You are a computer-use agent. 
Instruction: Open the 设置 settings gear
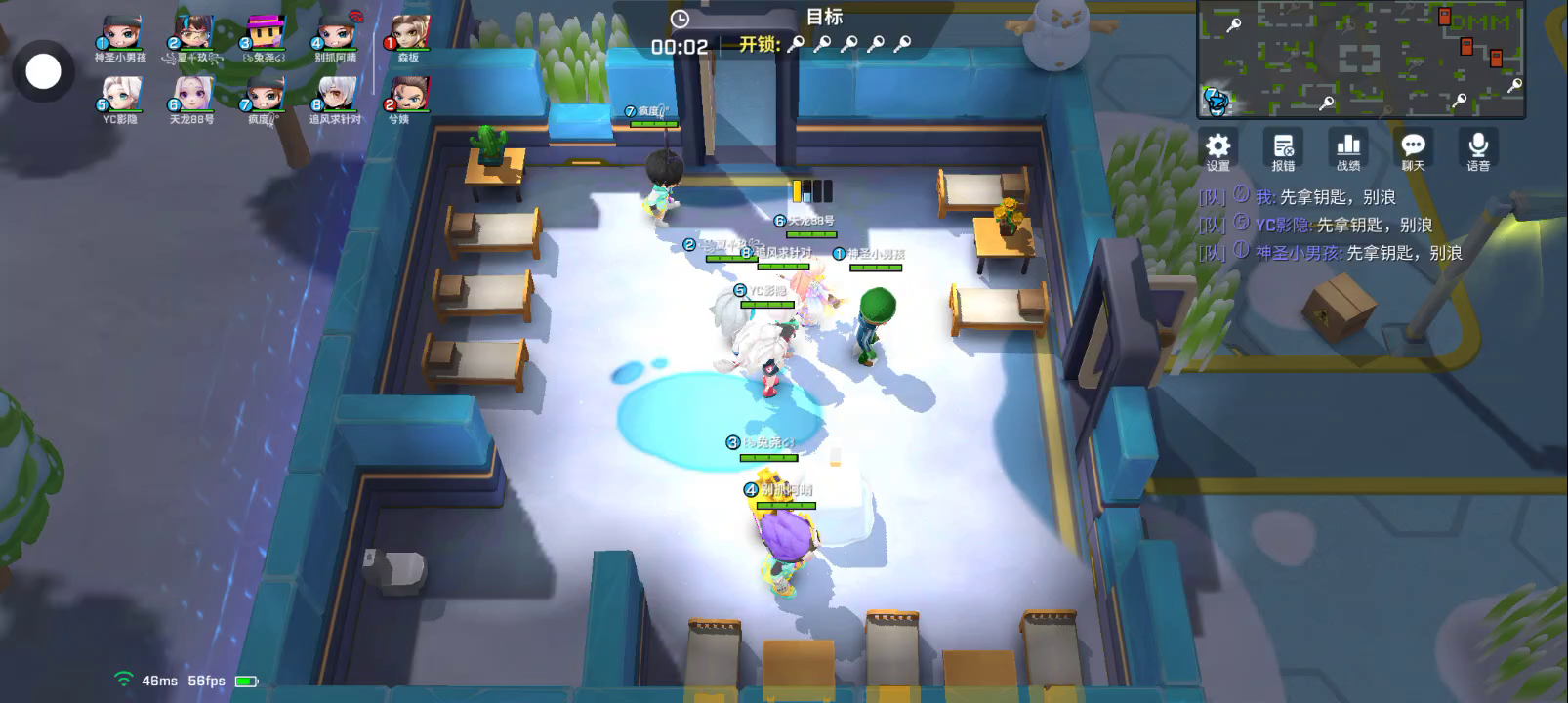coord(1217,150)
